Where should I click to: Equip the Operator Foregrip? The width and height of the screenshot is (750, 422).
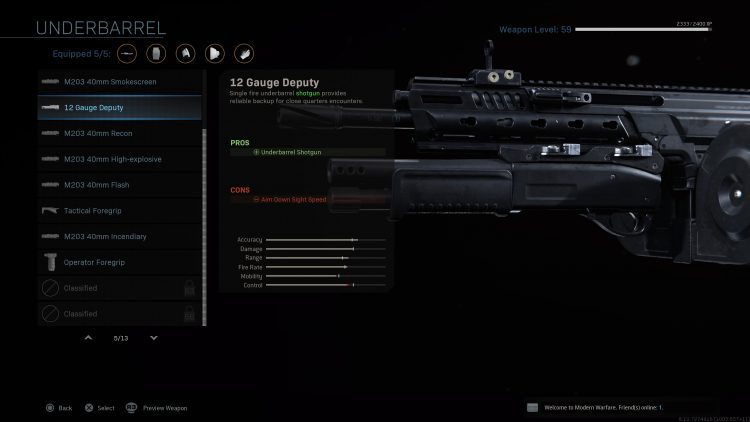click(x=119, y=262)
